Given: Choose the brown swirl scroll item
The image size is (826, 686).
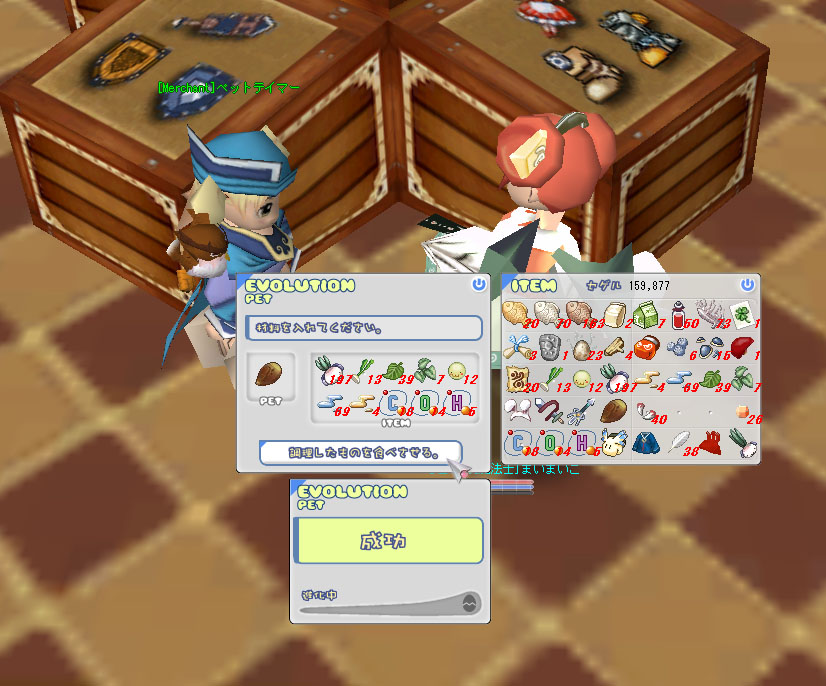Looking at the screenshot, I should click(518, 379).
